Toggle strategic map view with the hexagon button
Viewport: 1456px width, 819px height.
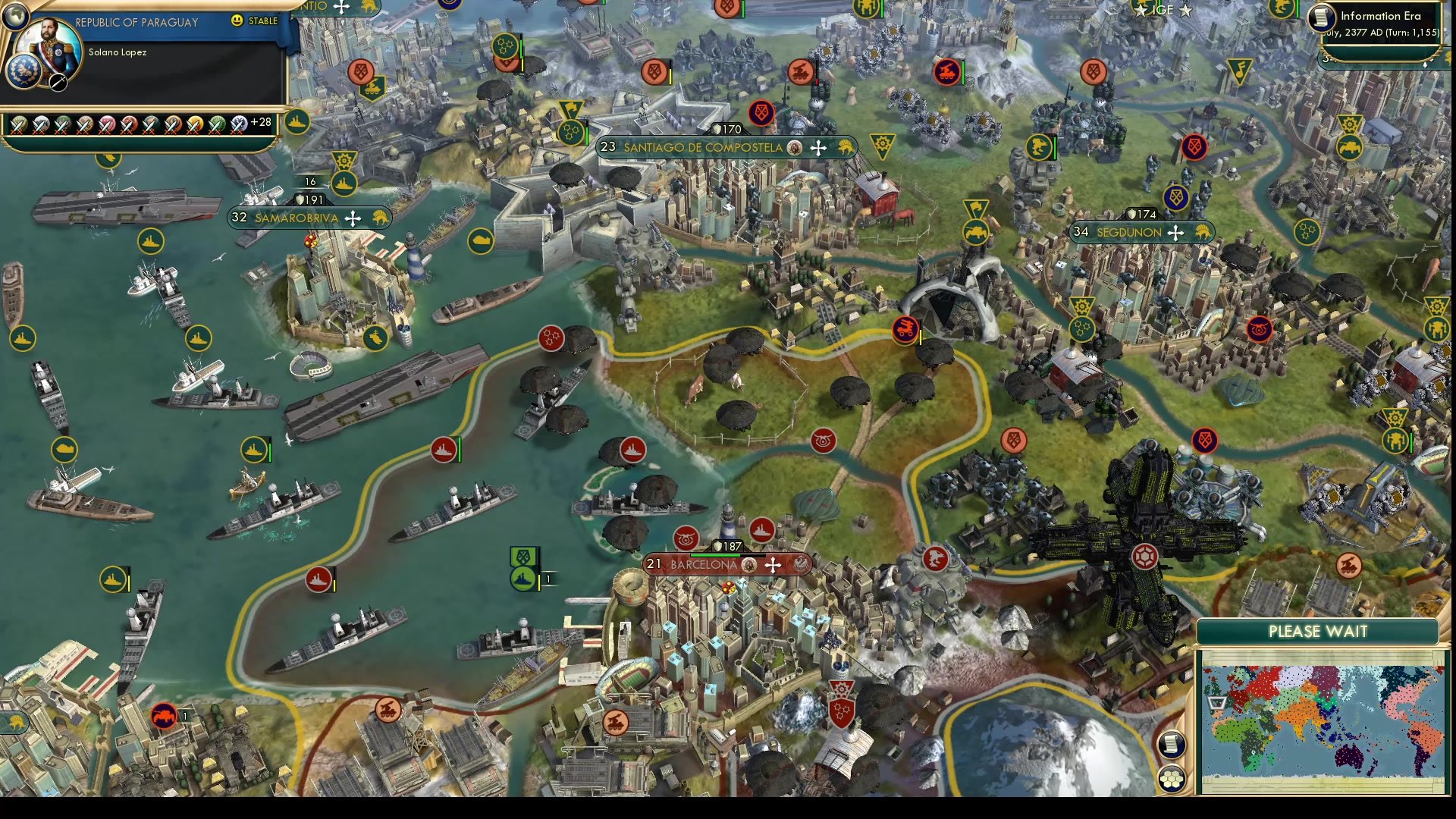click(x=1172, y=778)
